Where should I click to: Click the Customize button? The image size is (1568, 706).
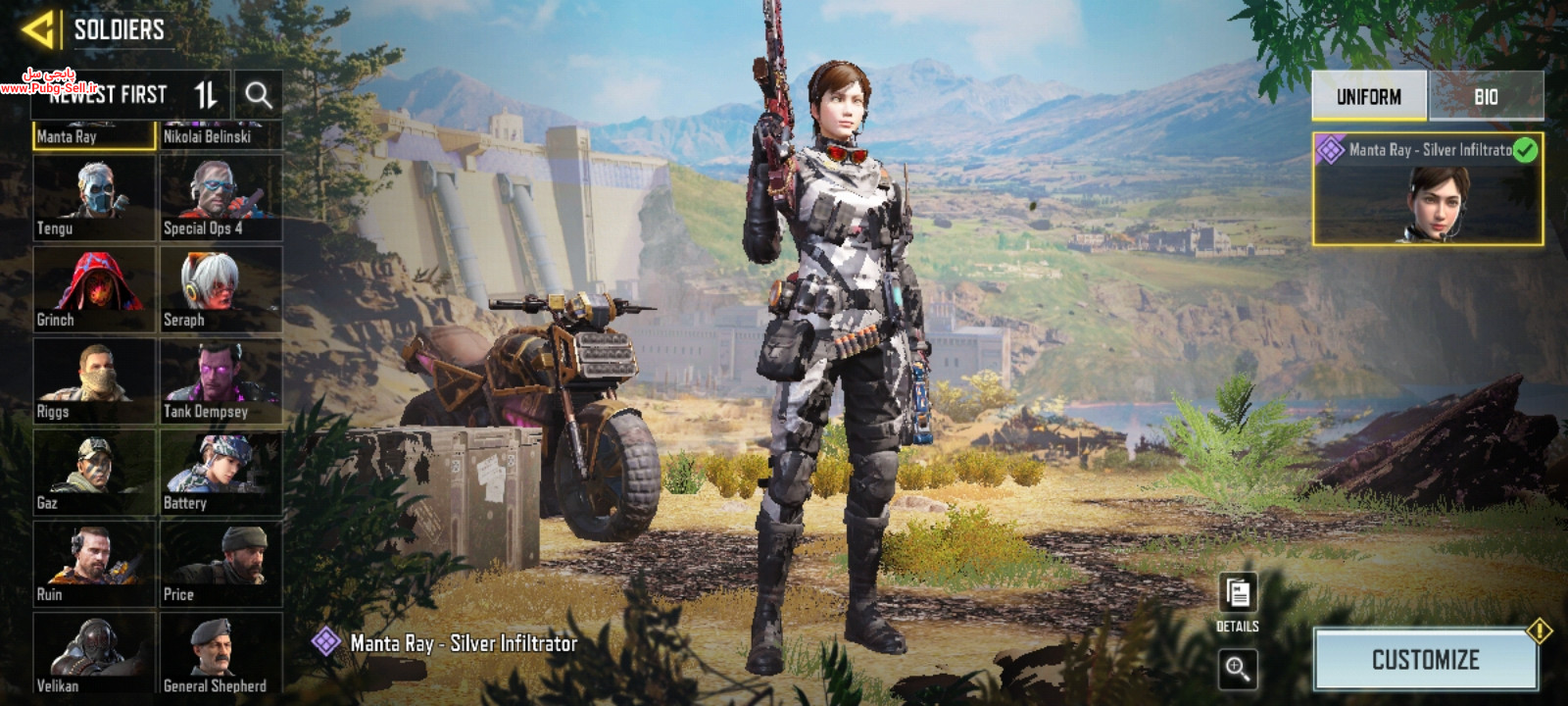tap(1426, 660)
